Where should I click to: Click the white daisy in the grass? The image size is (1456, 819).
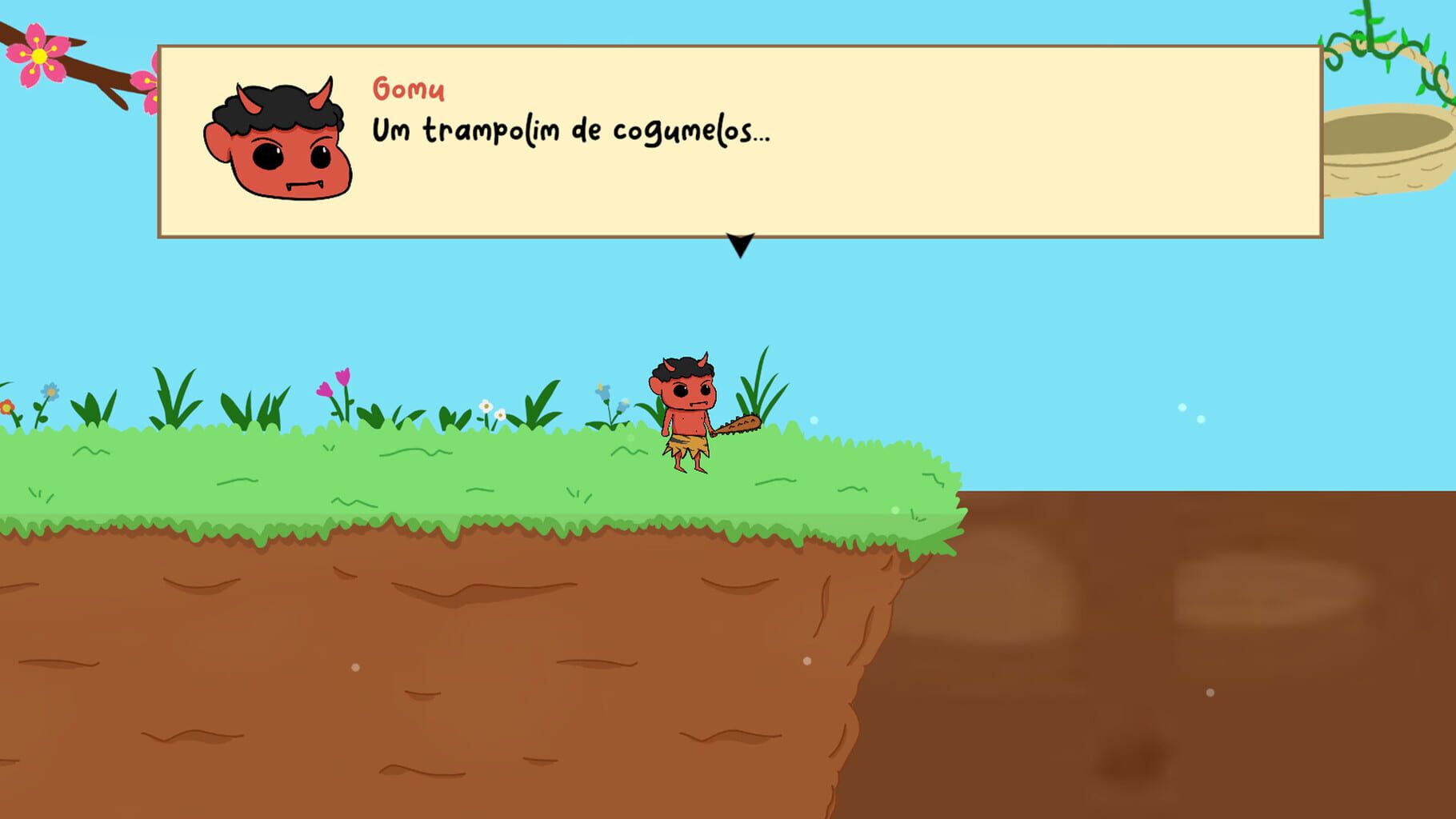click(486, 408)
